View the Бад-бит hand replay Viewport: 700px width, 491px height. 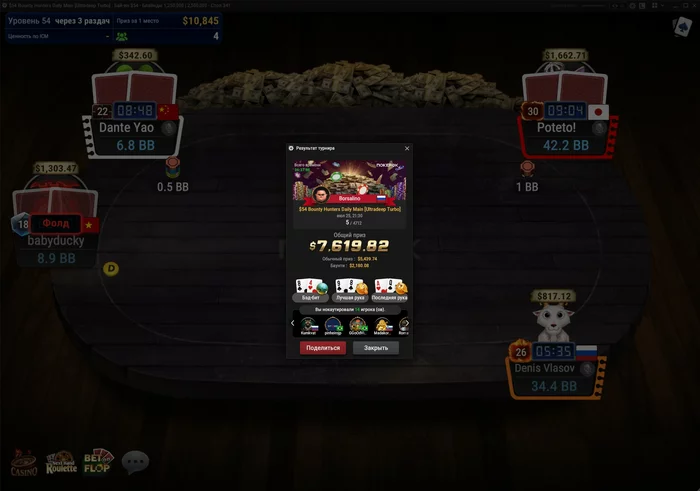(309, 290)
